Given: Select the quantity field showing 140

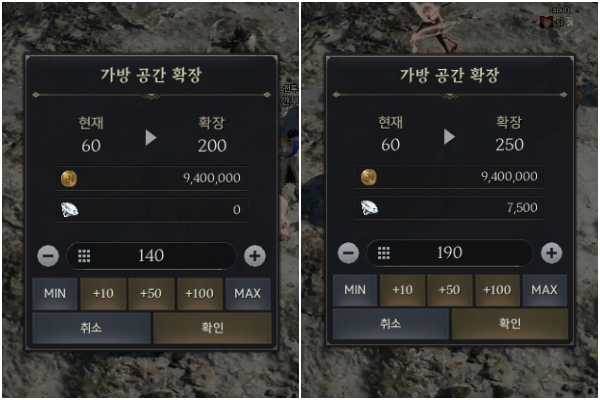Looking at the screenshot, I should (x=151, y=256).
